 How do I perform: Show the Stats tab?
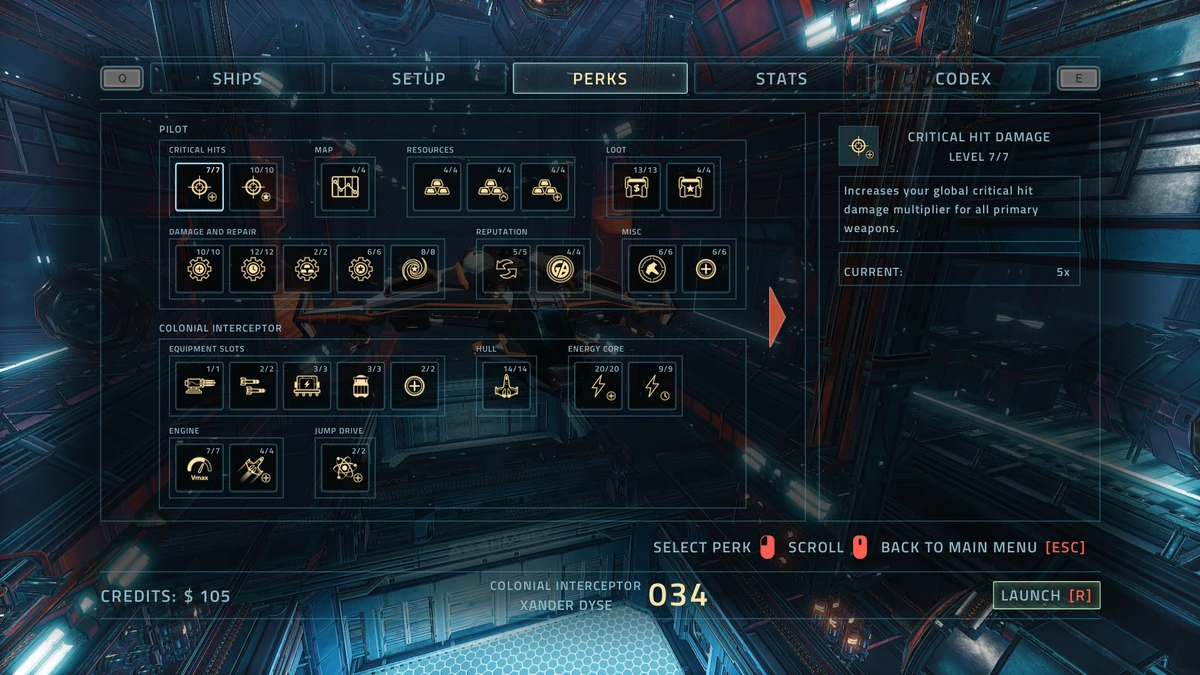pos(781,79)
